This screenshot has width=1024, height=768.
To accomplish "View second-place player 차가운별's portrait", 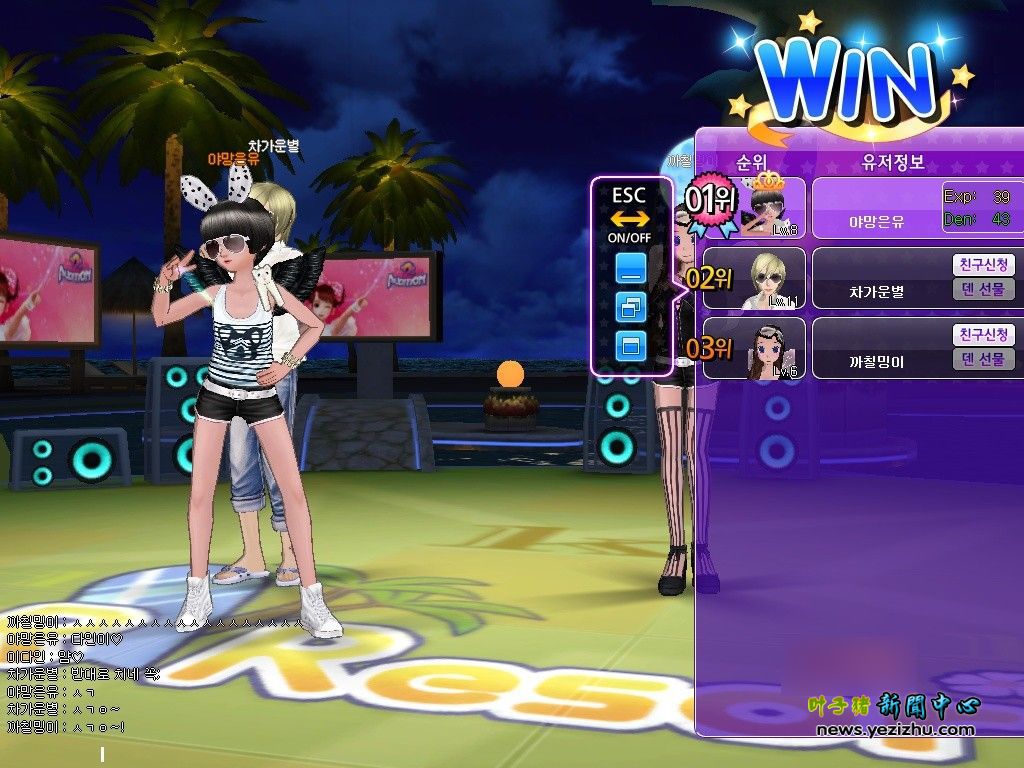I will point(767,279).
